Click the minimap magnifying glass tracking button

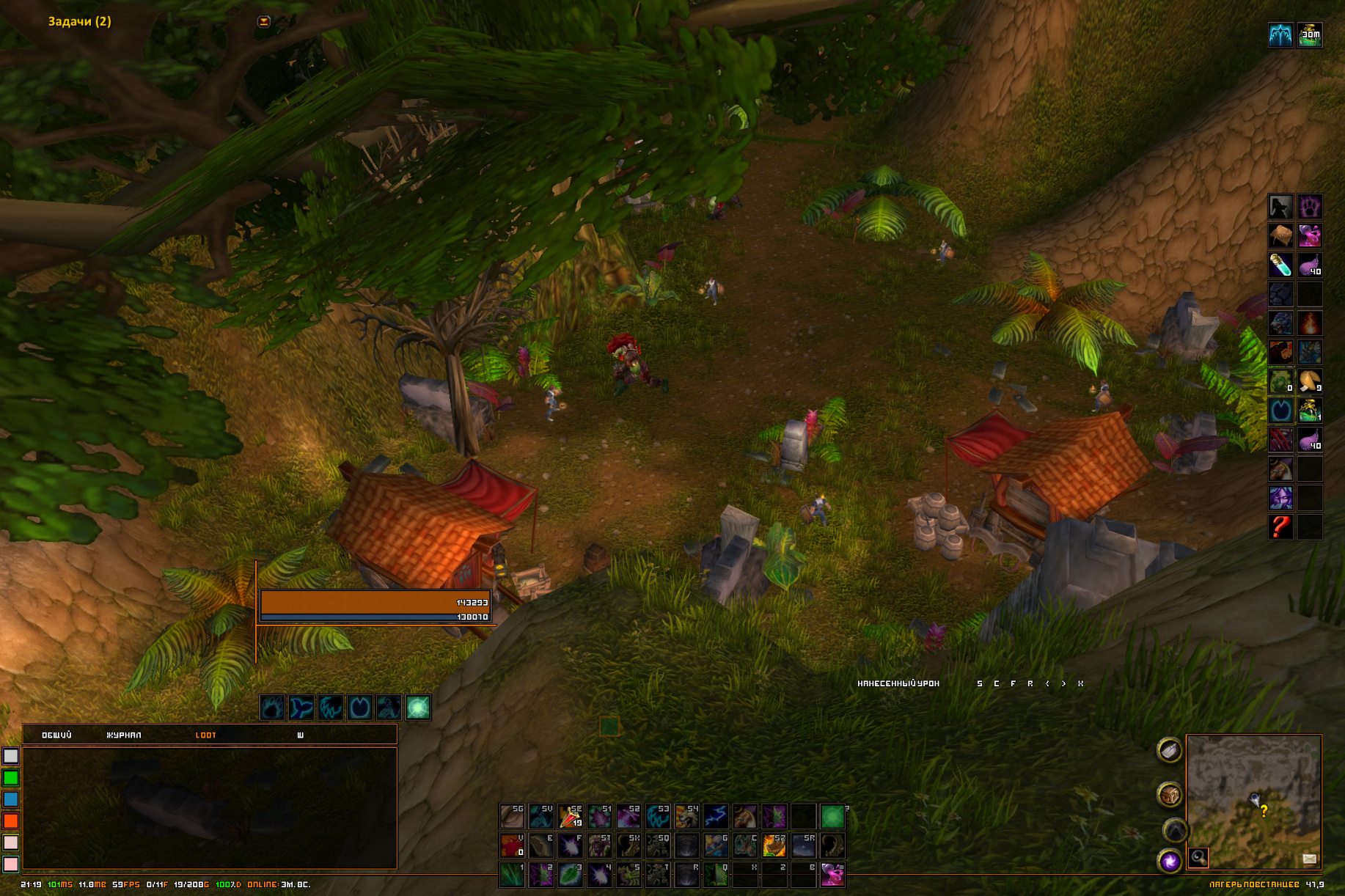click(x=1198, y=856)
